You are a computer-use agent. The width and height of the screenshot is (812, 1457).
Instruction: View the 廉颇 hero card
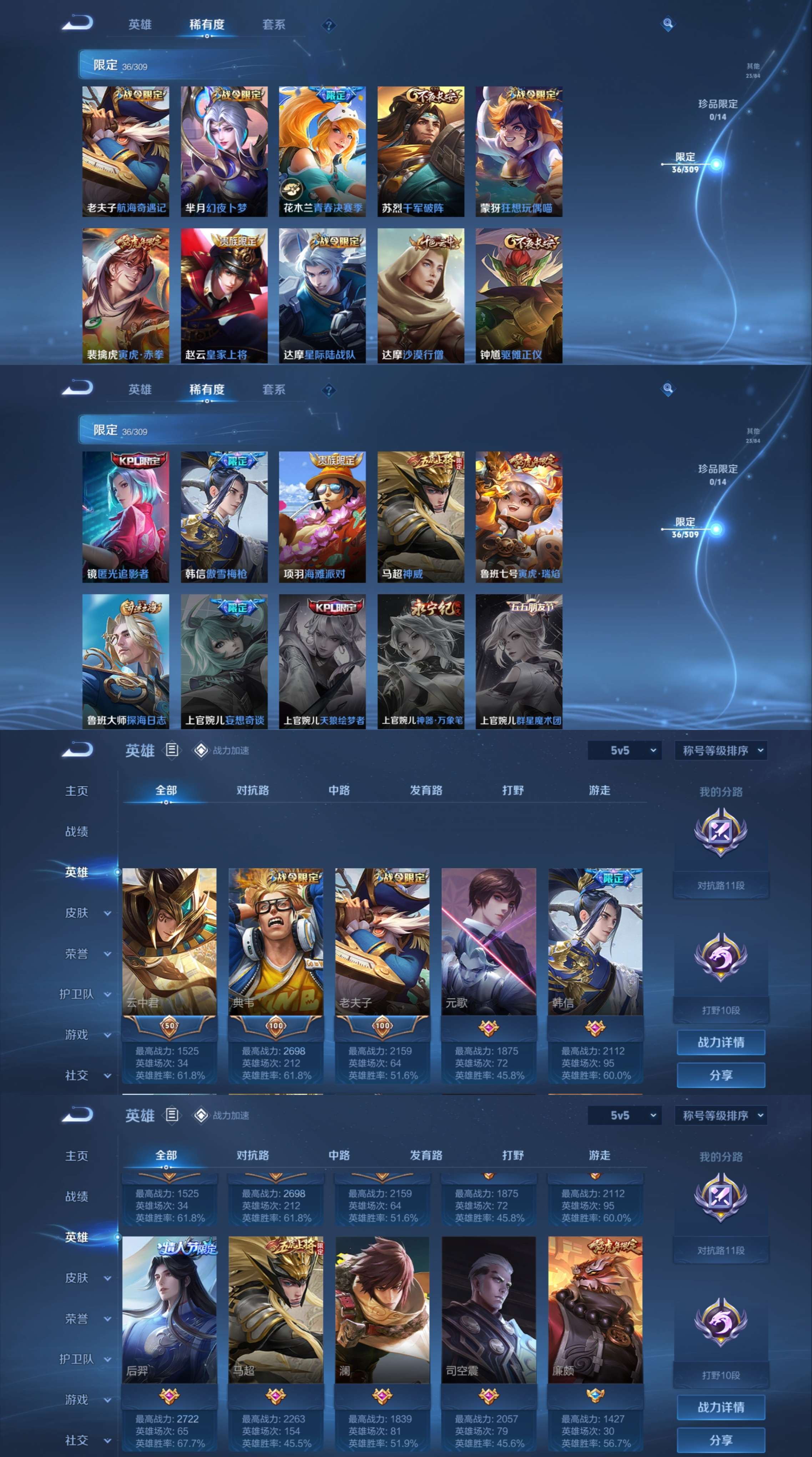[595, 1309]
